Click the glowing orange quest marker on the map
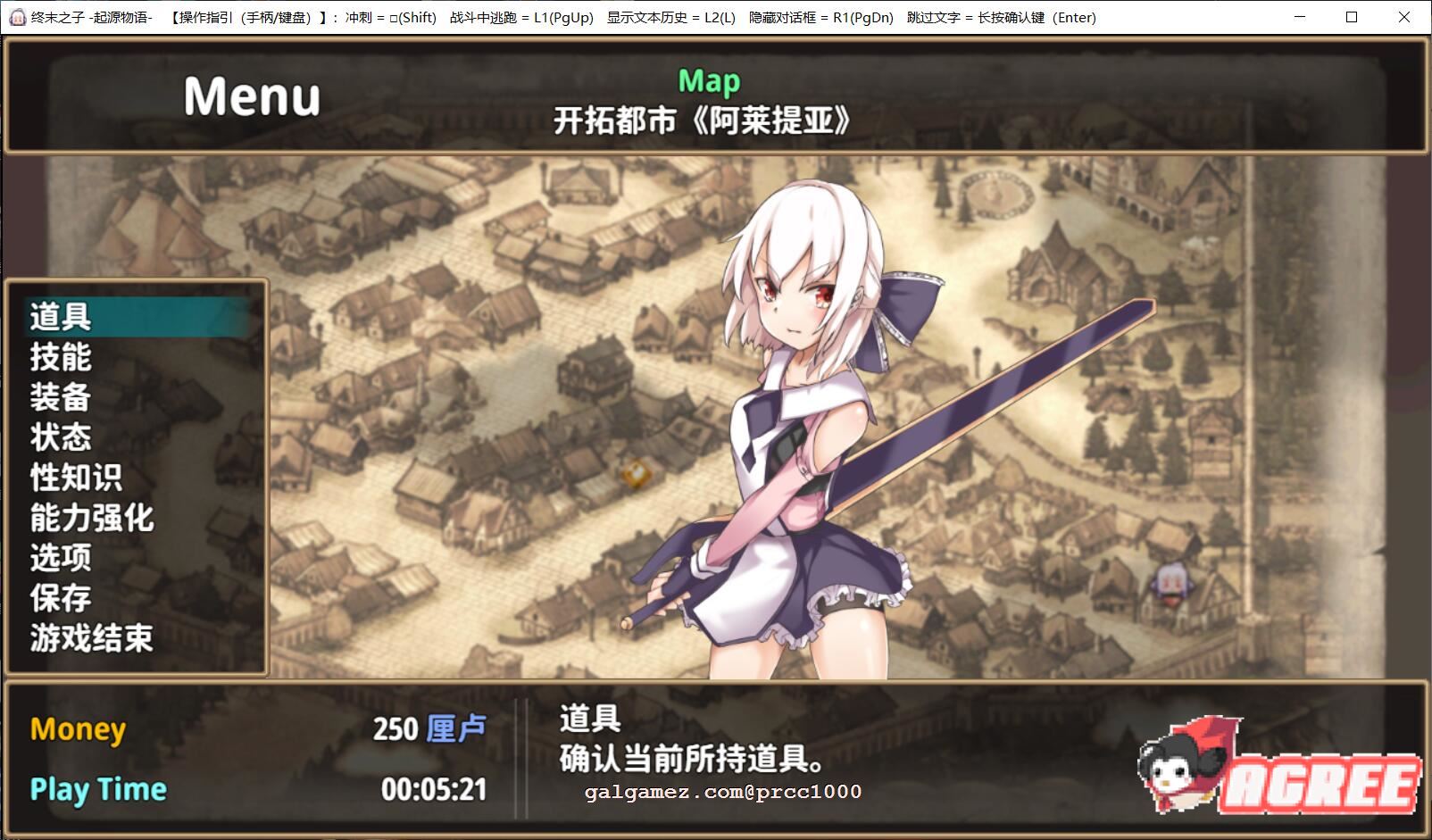The width and height of the screenshot is (1432, 840). [637, 474]
